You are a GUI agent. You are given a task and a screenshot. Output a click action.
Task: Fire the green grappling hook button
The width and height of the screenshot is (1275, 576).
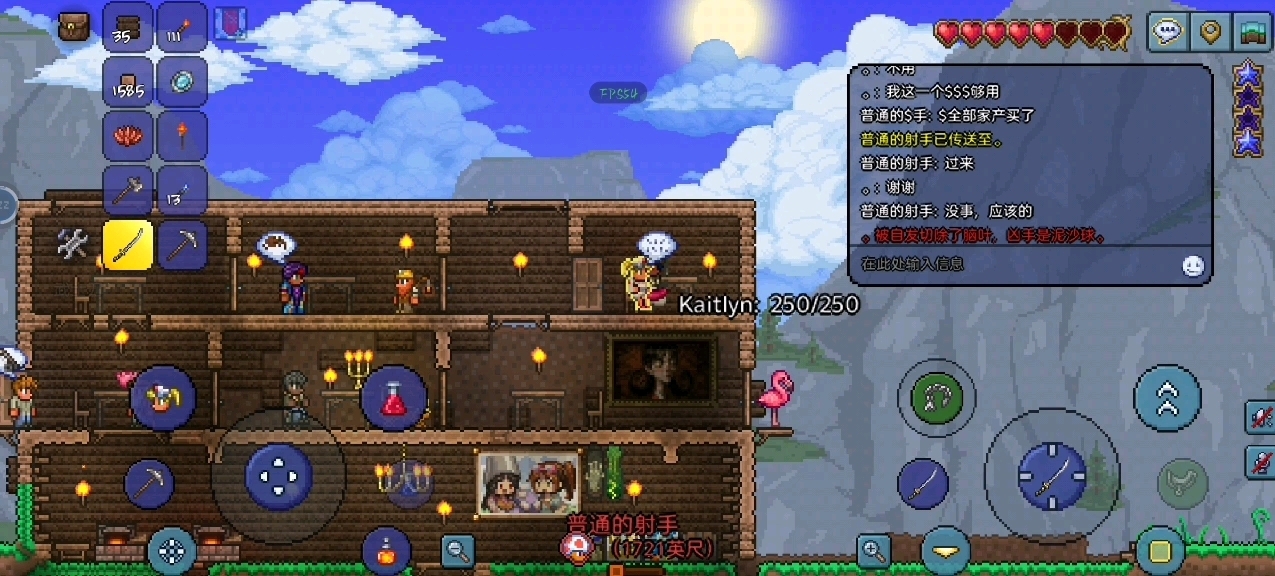[x=936, y=398]
